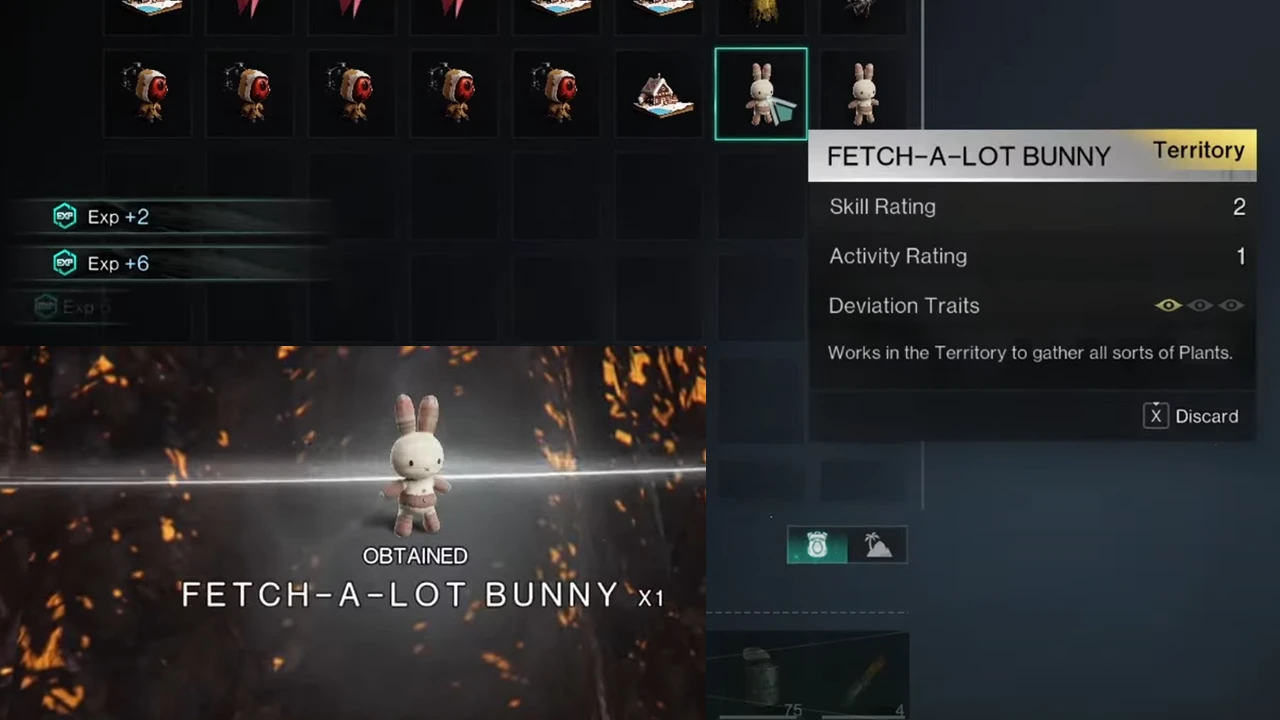Select the currently highlighted bunny slot

coord(761,93)
